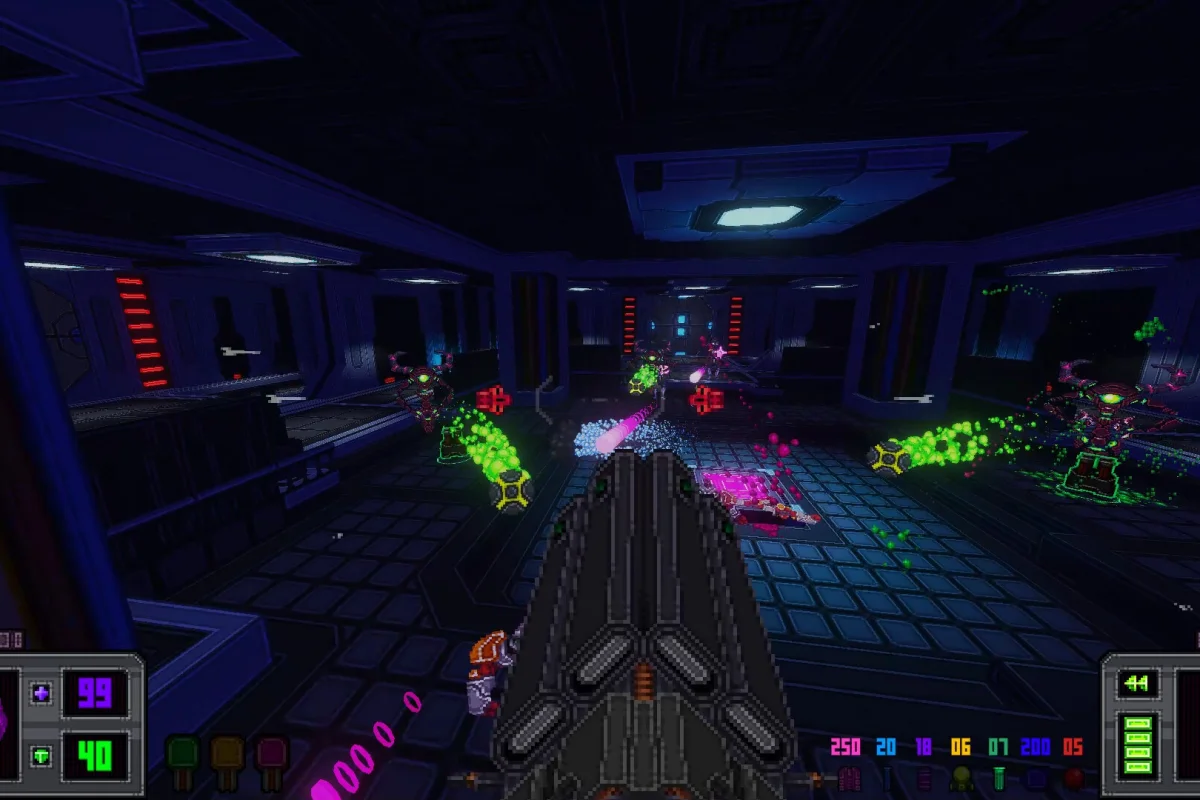Viewport: 1200px width, 800px height.
Task: Choose the red orb ammo icon
Action: [1072, 778]
